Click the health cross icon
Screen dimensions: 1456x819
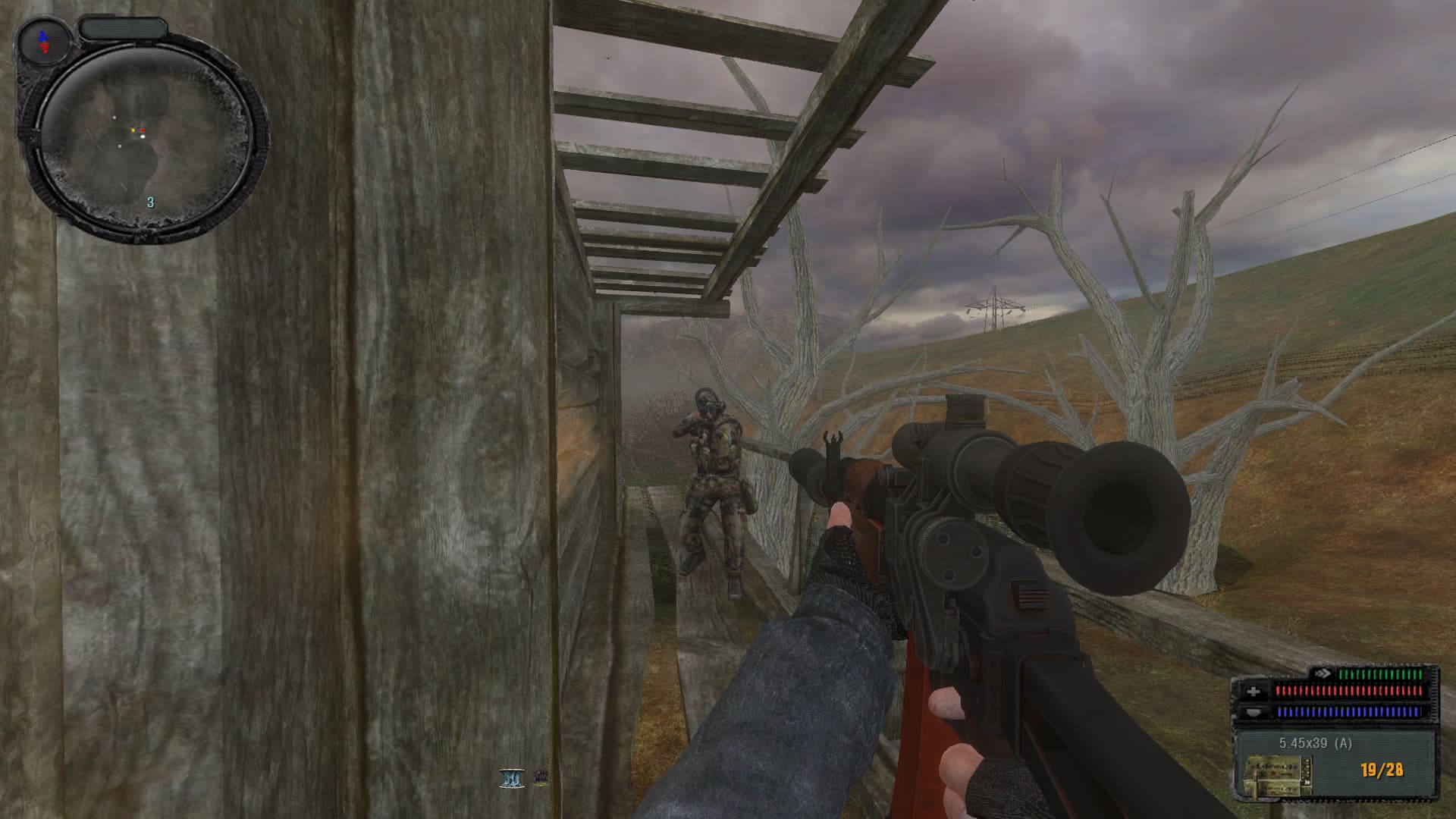pos(1253,691)
